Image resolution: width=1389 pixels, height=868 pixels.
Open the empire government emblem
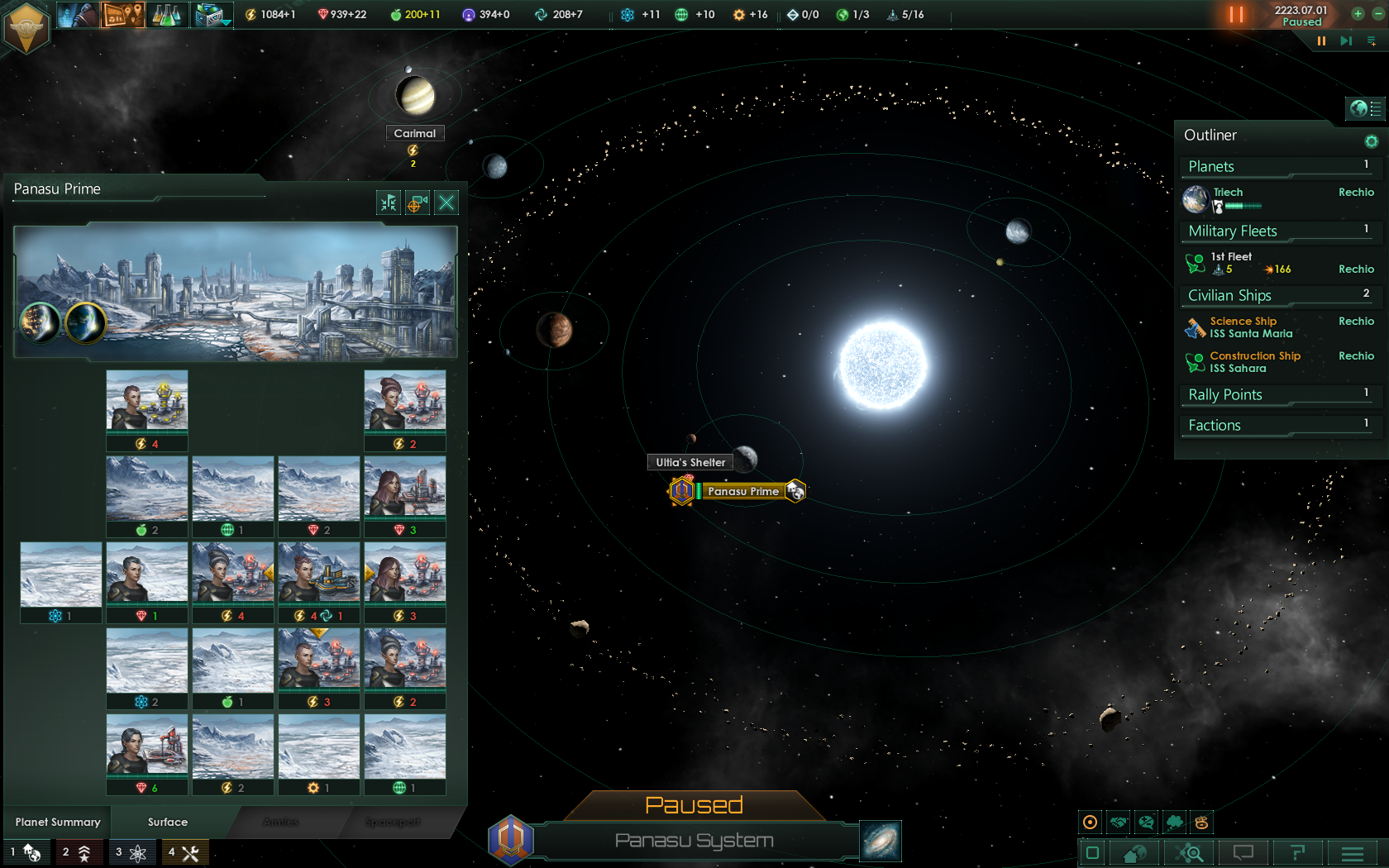click(x=26, y=28)
